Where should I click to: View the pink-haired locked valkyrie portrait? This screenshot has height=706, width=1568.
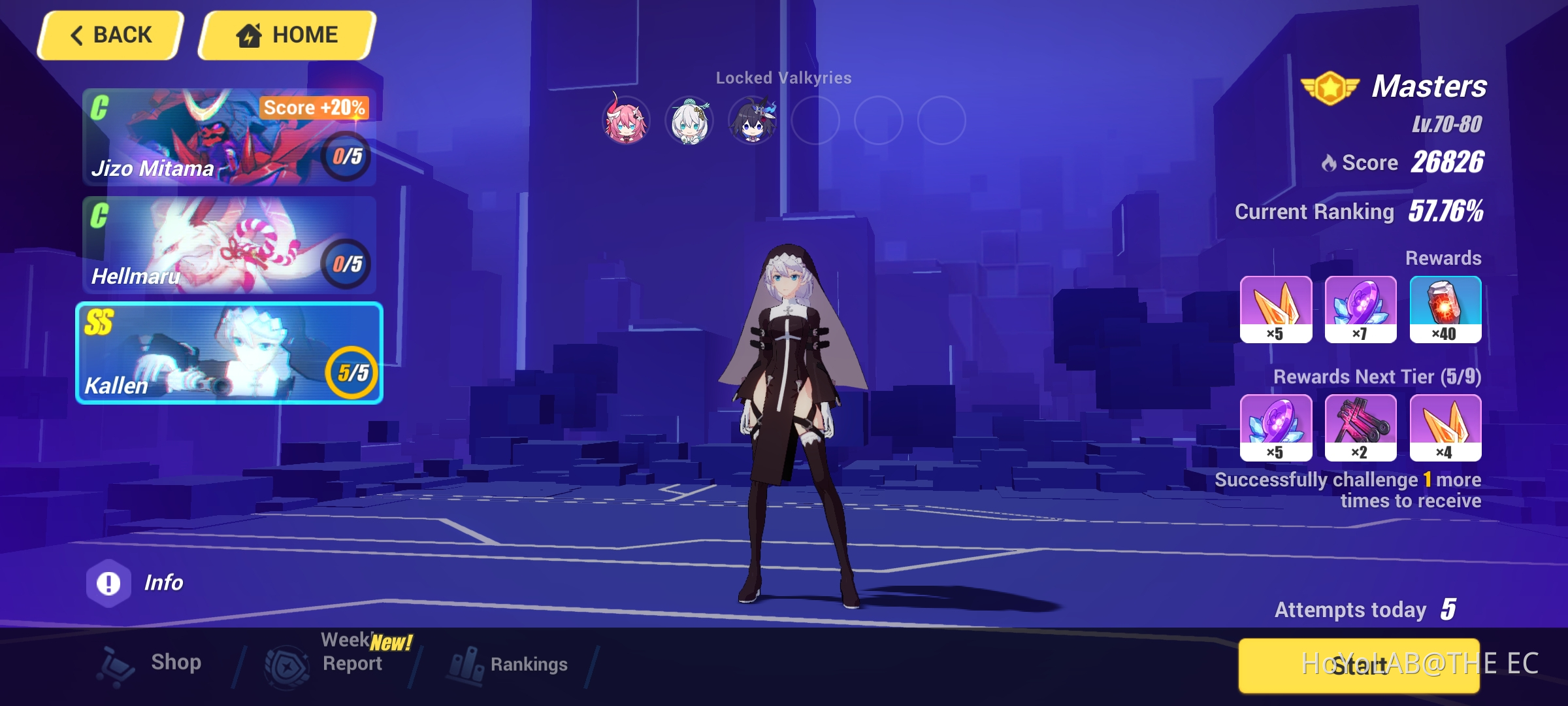coord(624,120)
